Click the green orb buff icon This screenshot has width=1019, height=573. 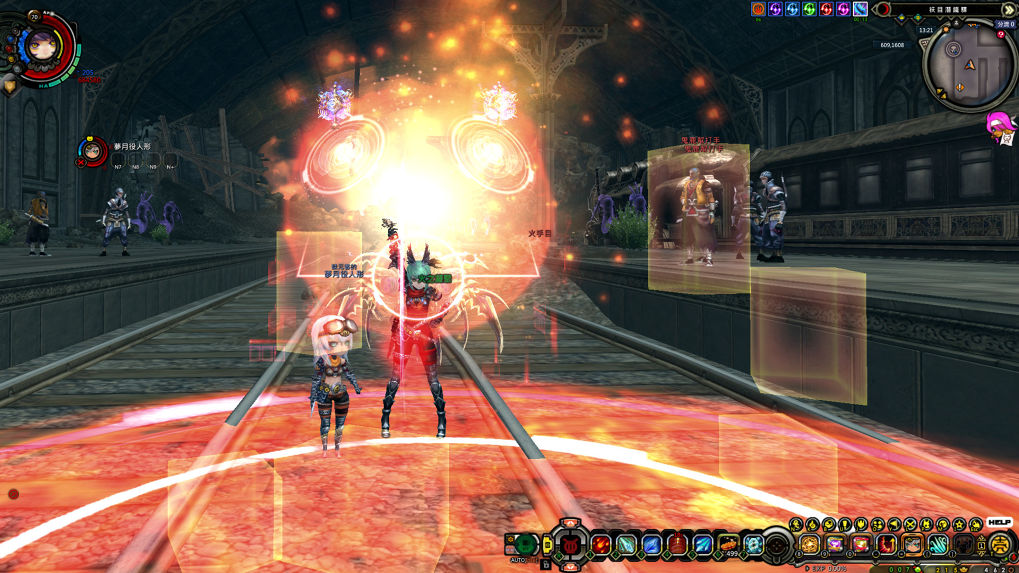coord(809,9)
